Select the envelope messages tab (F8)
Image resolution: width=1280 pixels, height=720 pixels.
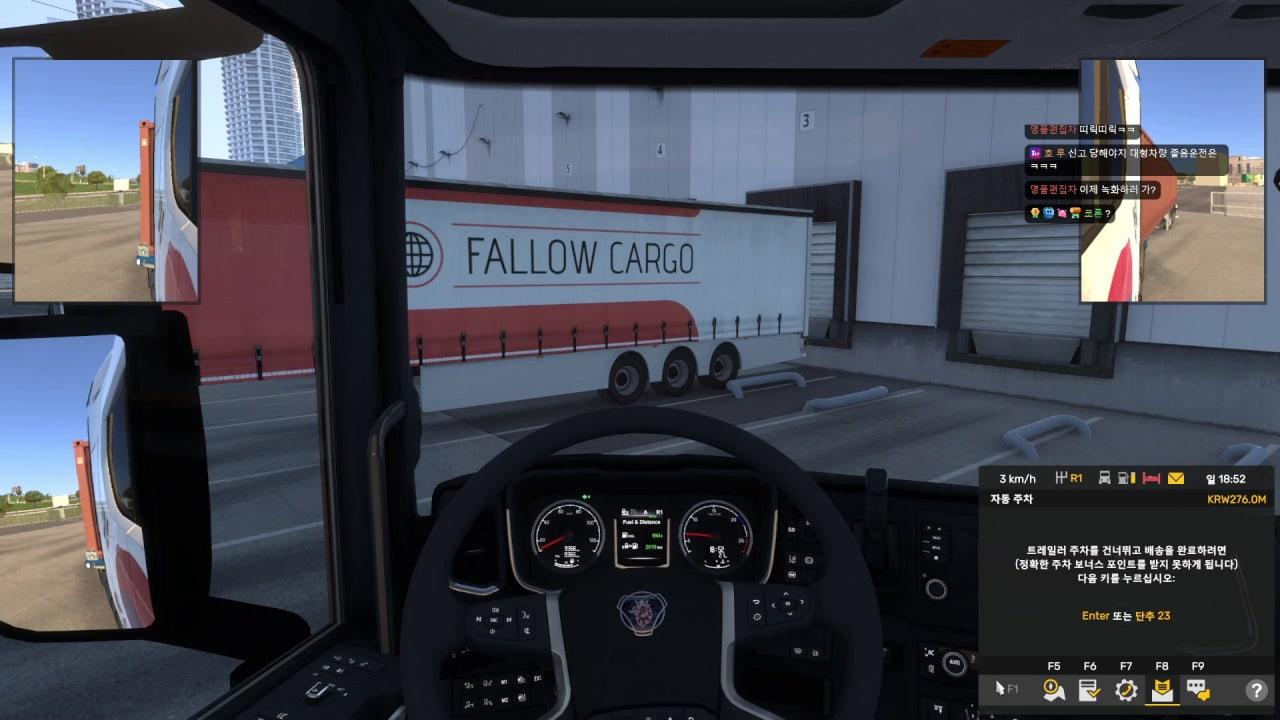coord(1162,689)
